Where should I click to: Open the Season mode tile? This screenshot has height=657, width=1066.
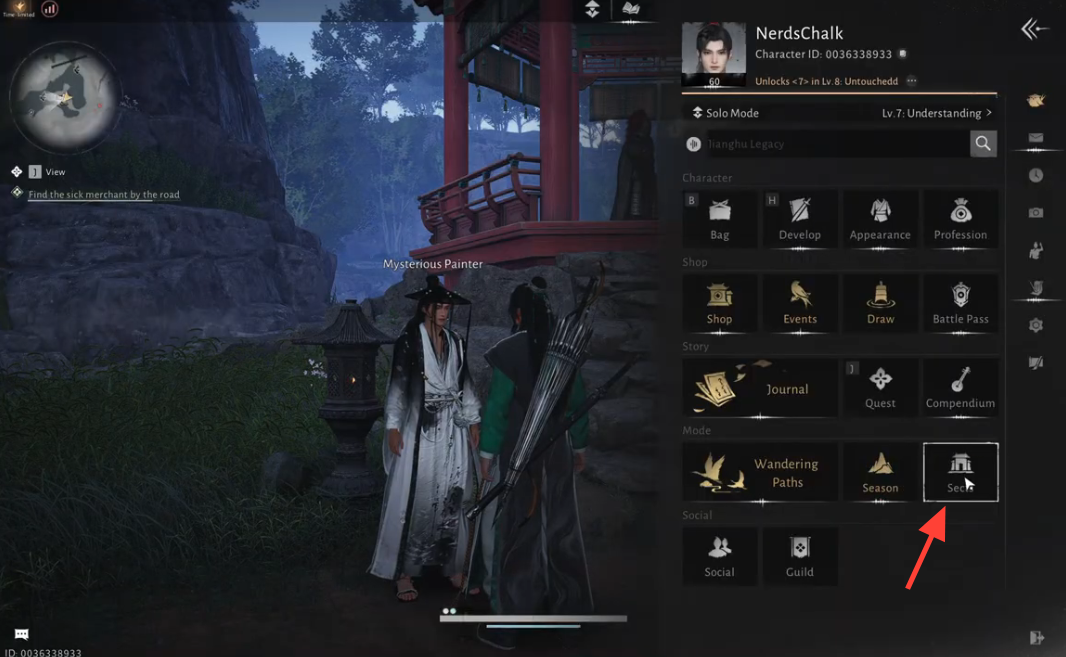(880, 472)
